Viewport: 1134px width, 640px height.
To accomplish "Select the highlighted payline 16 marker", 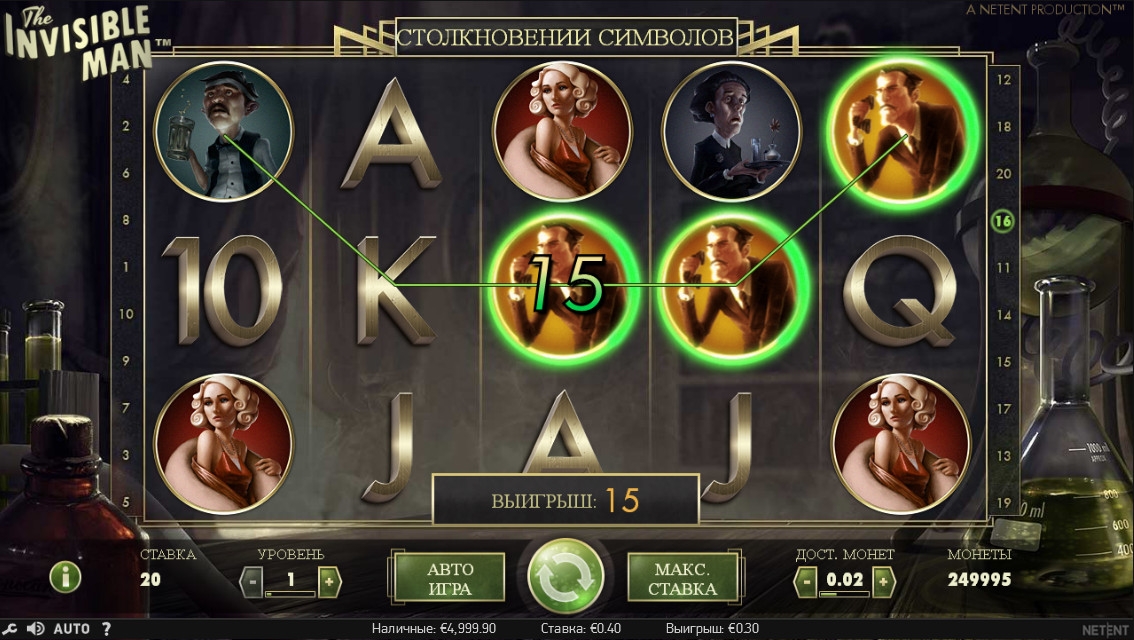I will click(x=1003, y=221).
